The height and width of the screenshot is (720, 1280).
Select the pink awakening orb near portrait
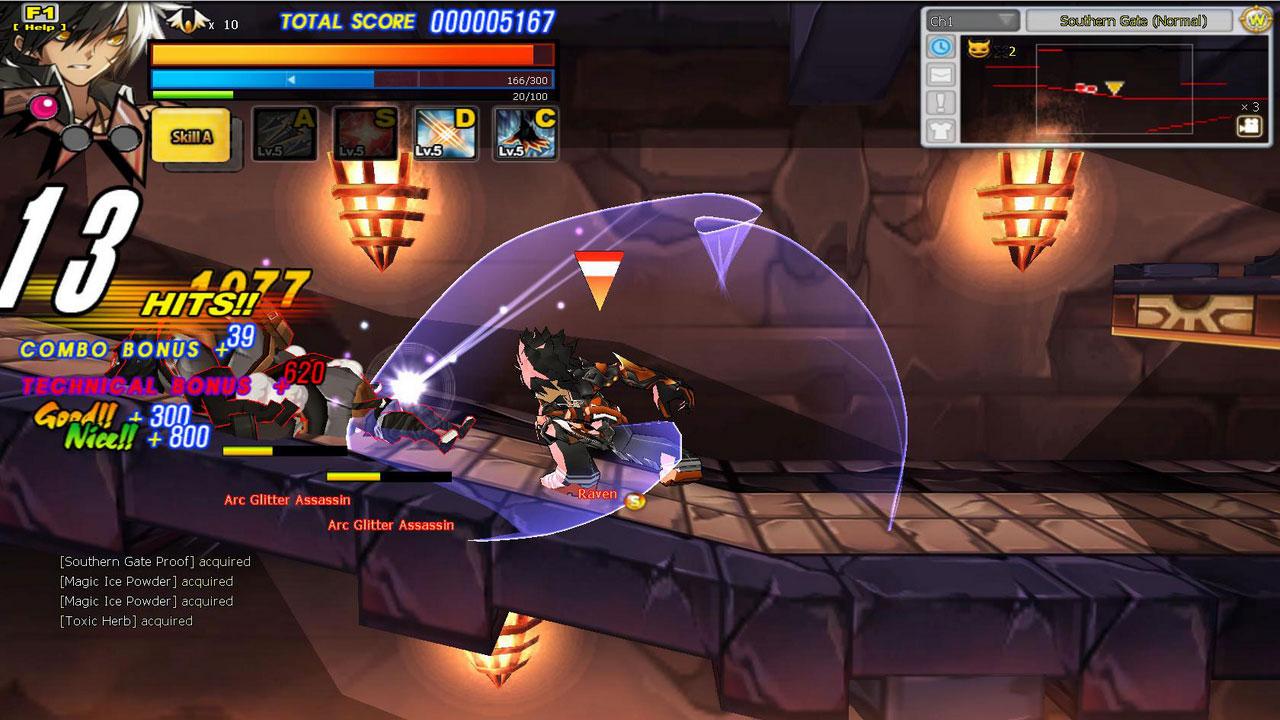point(43,105)
